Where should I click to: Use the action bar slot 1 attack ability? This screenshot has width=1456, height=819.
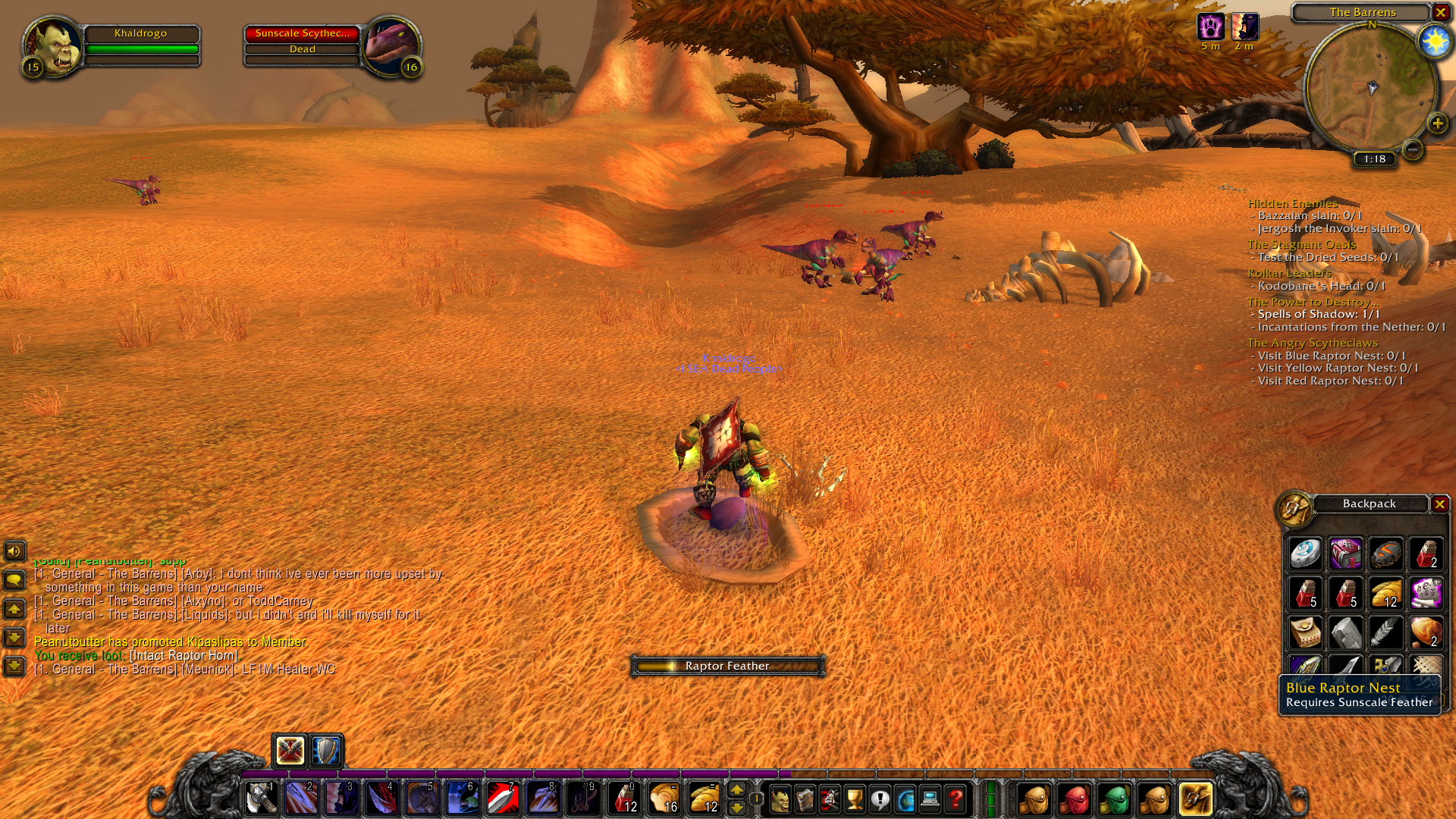pos(262,798)
